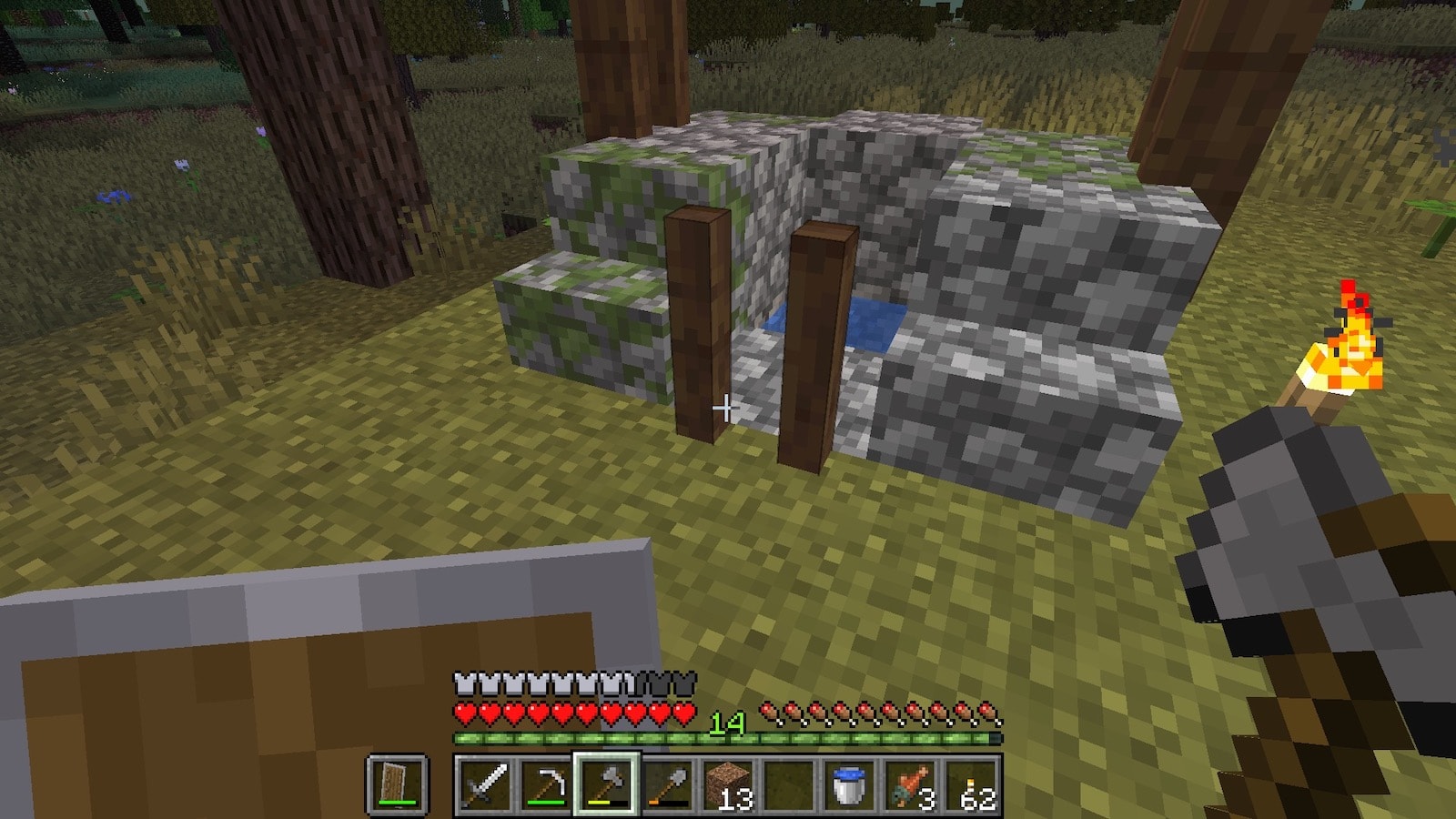Pick the dirt block stack of 13
1456x819 pixels.
(728, 784)
